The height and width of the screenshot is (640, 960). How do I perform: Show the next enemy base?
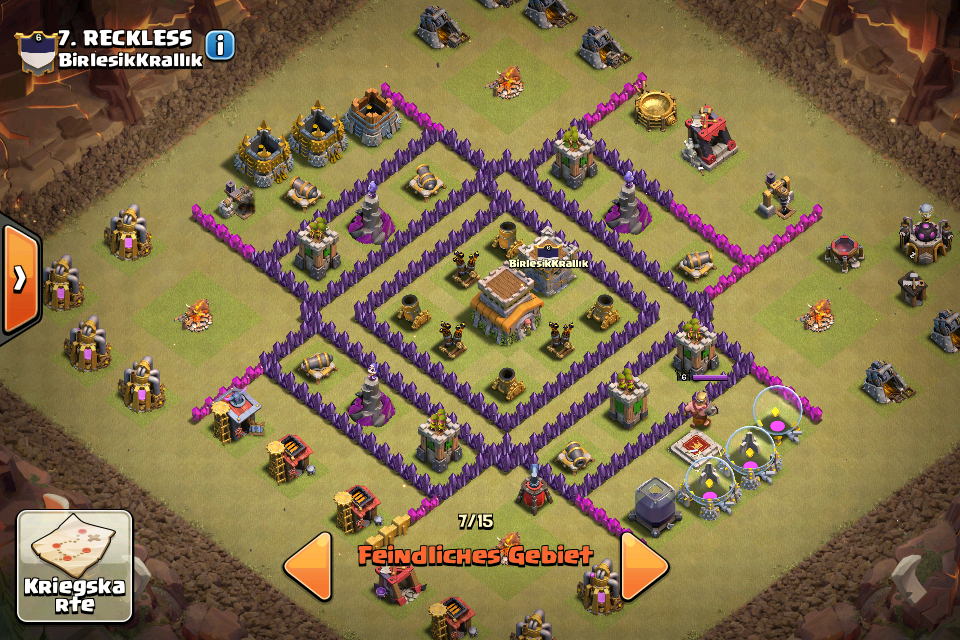point(644,565)
